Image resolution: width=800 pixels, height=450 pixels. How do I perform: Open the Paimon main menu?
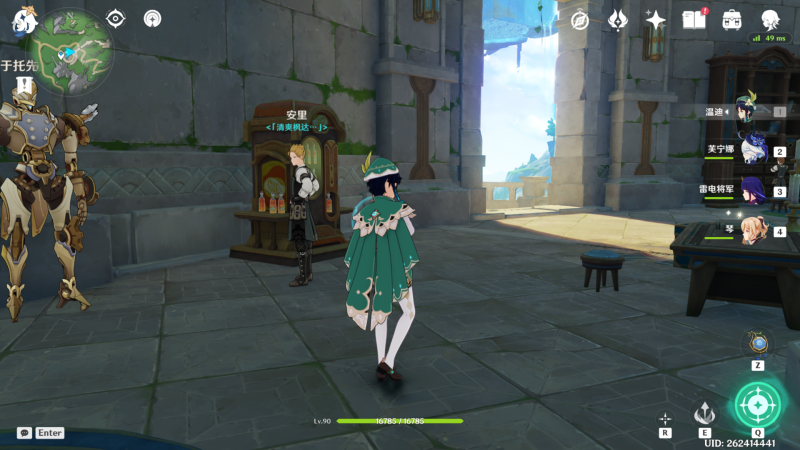pos(24,19)
